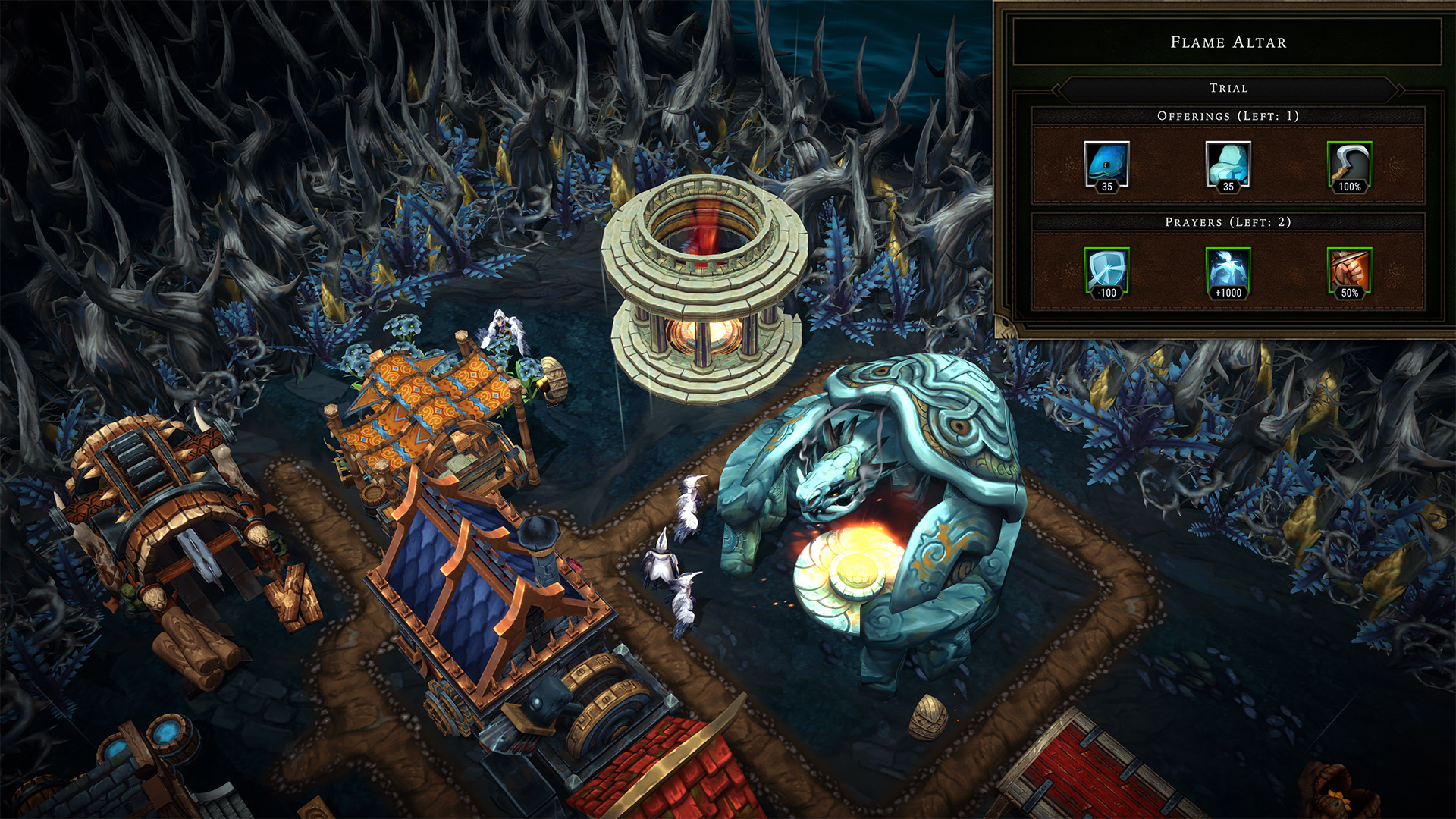
Task: Click the Trial section header
Action: coord(1228,88)
